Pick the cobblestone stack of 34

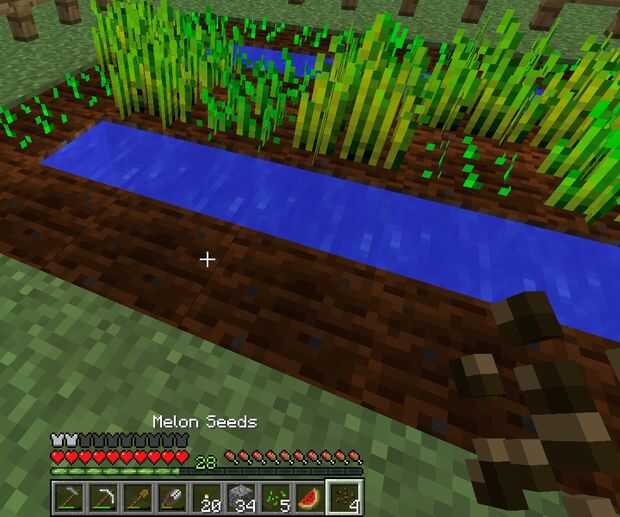click(x=242, y=496)
